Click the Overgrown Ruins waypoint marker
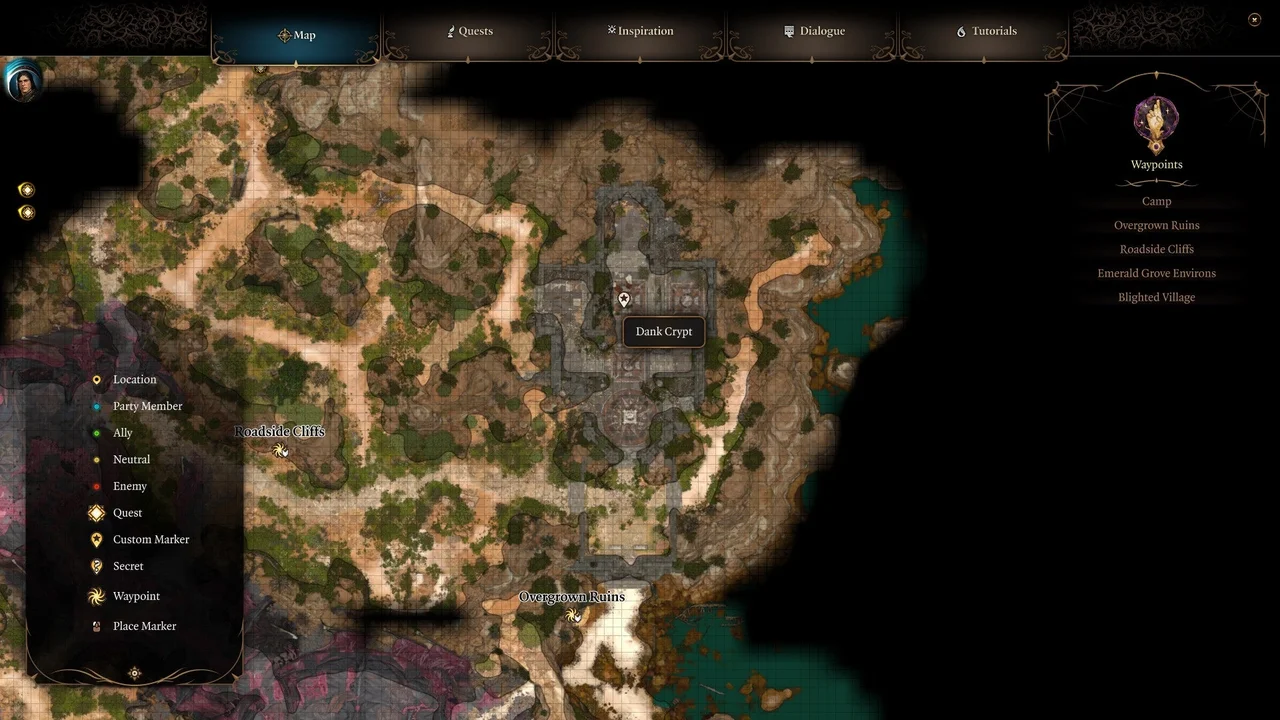1280x720 pixels. pyautogui.click(x=574, y=616)
